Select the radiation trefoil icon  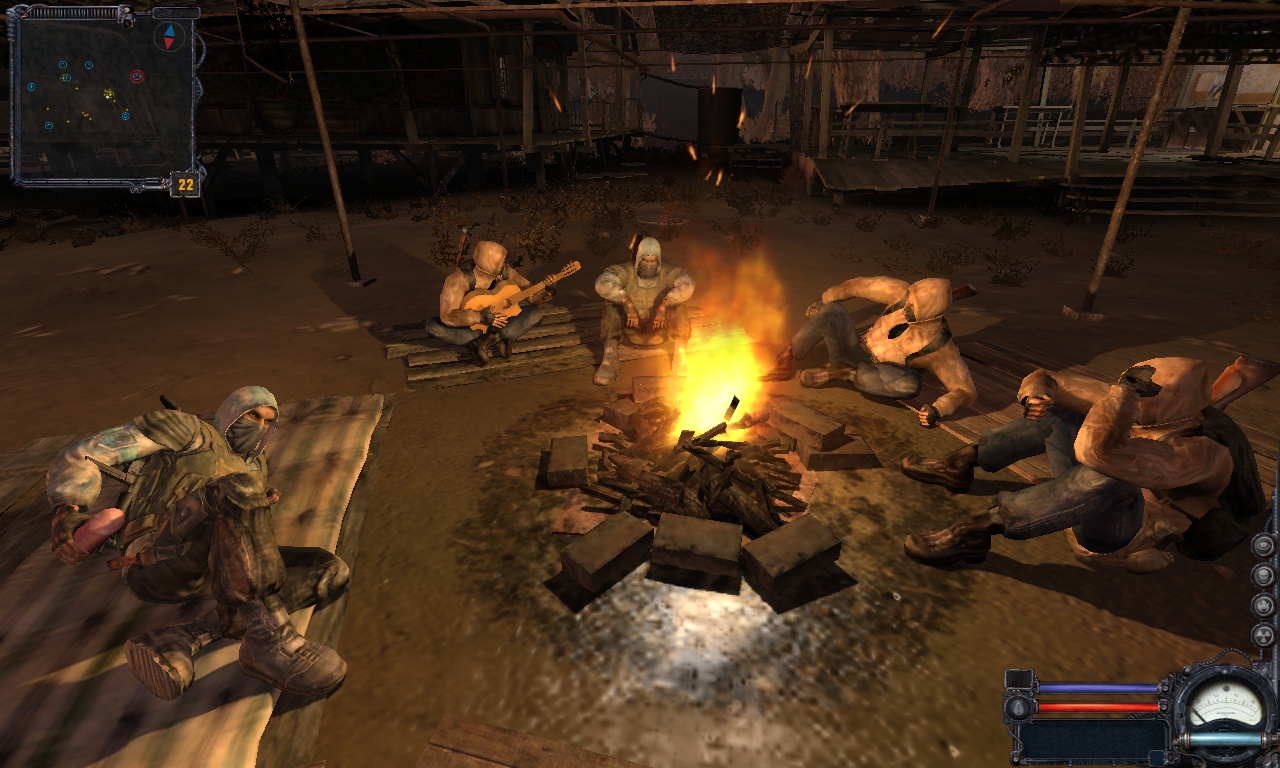pyautogui.click(x=1263, y=636)
